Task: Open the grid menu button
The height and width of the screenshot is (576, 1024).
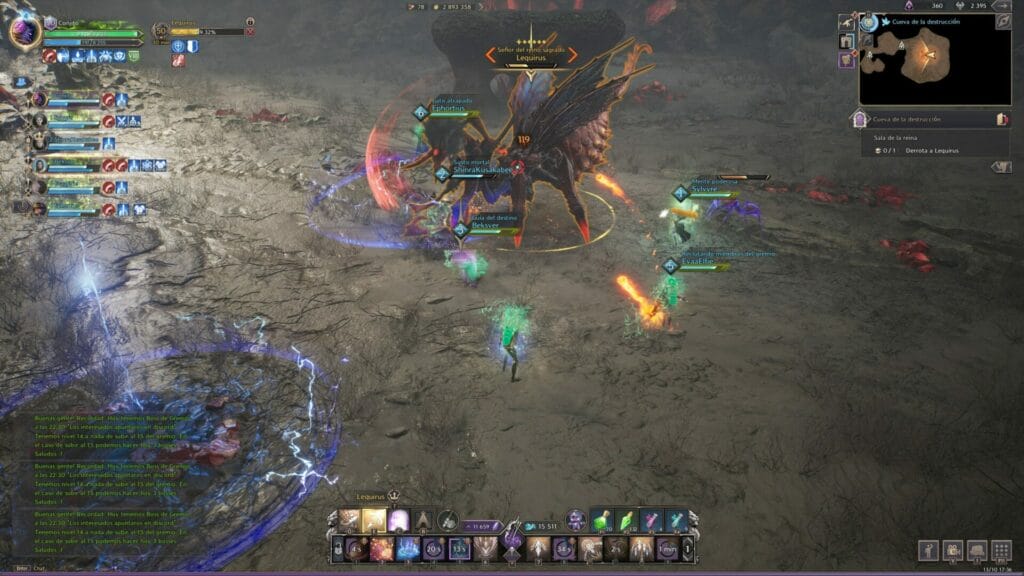Action: click(x=1001, y=550)
